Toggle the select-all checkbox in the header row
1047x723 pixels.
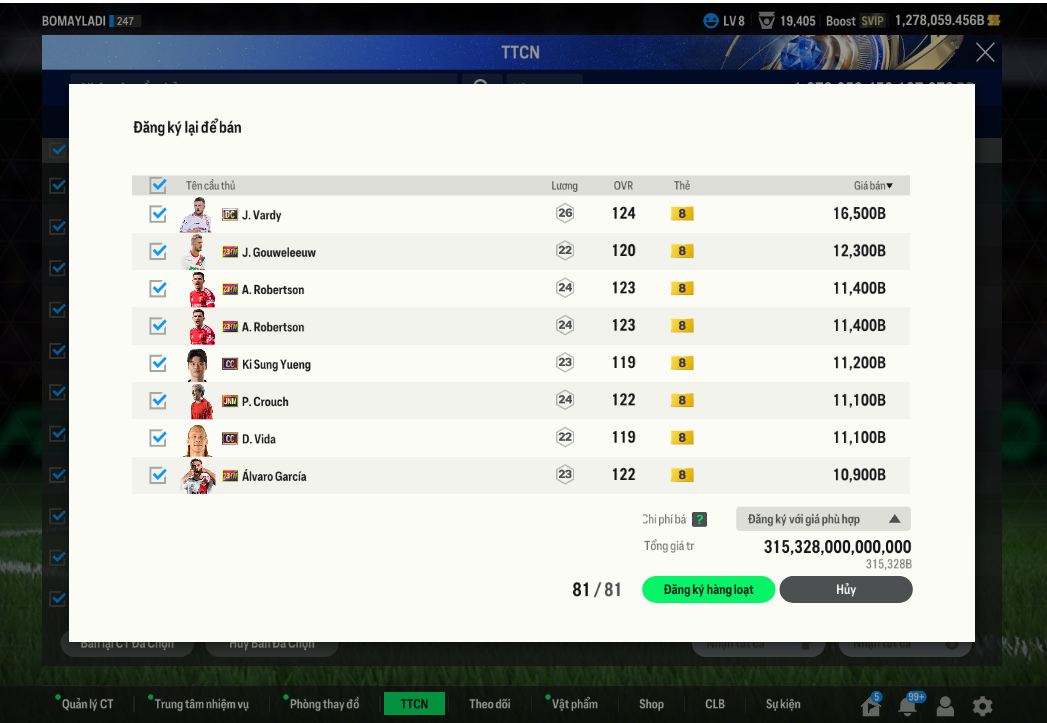coord(158,185)
